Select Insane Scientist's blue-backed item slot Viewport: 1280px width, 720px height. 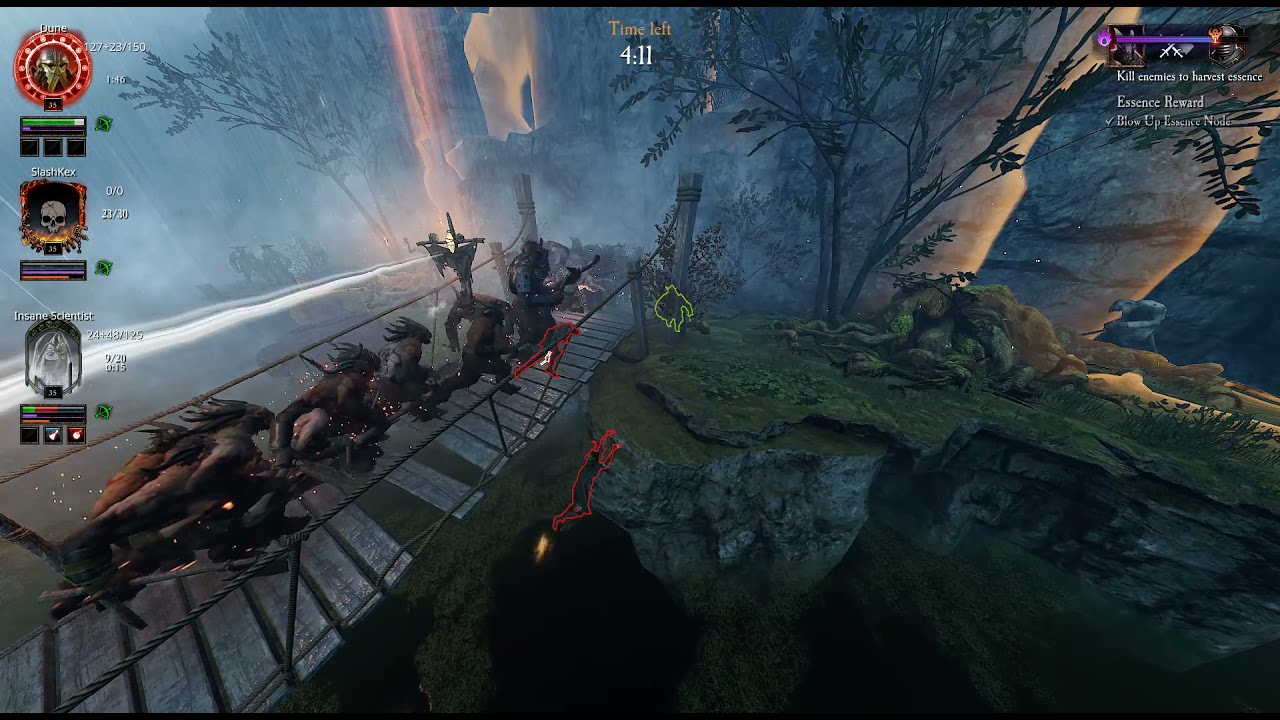coord(53,434)
